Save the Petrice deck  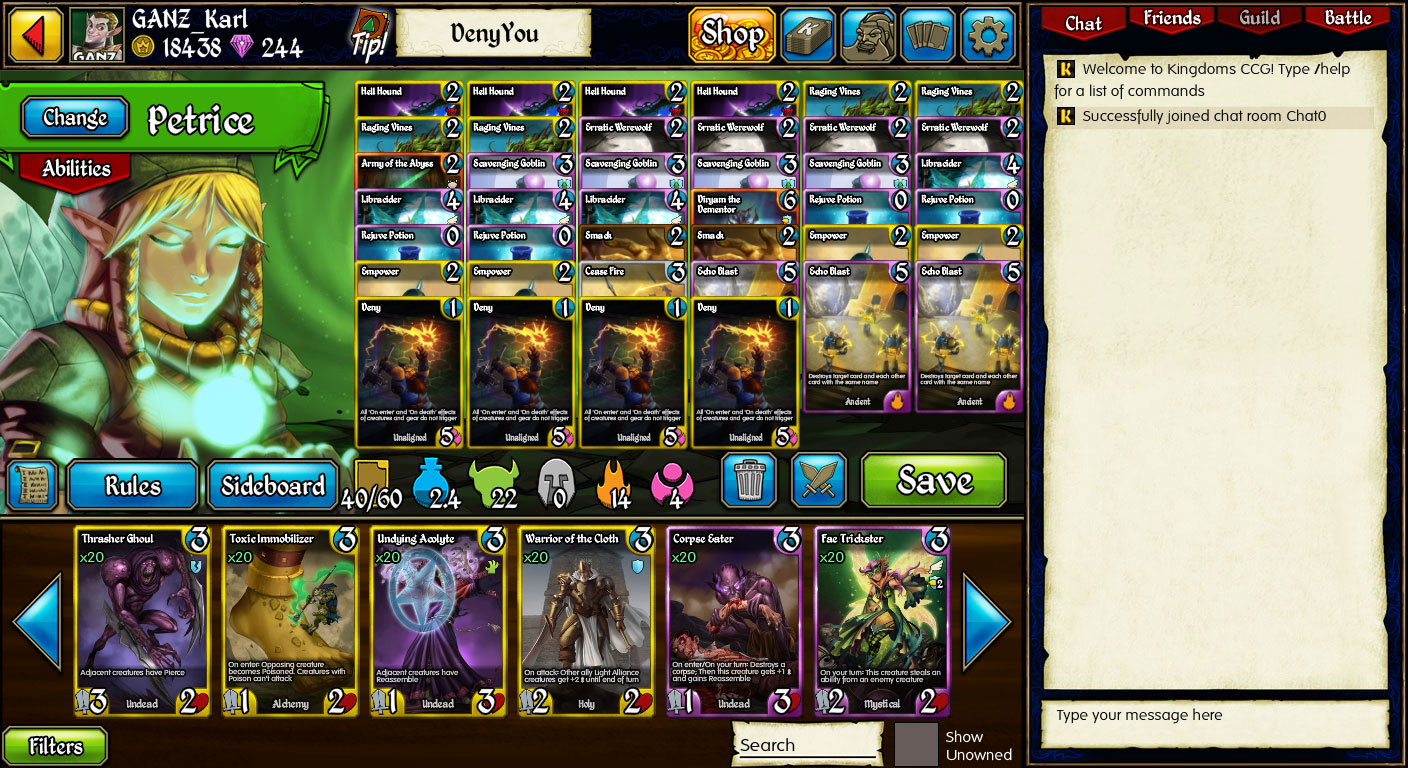point(934,481)
